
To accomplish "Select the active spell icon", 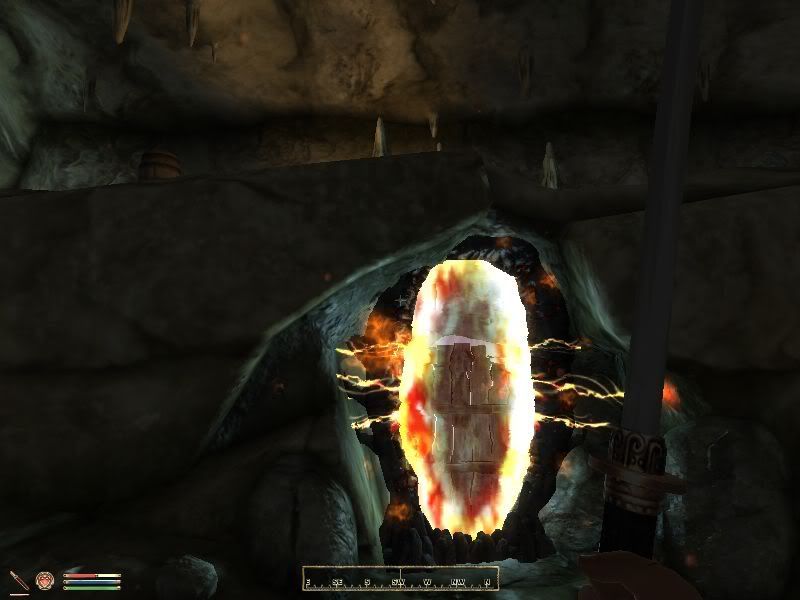I will (45, 580).
